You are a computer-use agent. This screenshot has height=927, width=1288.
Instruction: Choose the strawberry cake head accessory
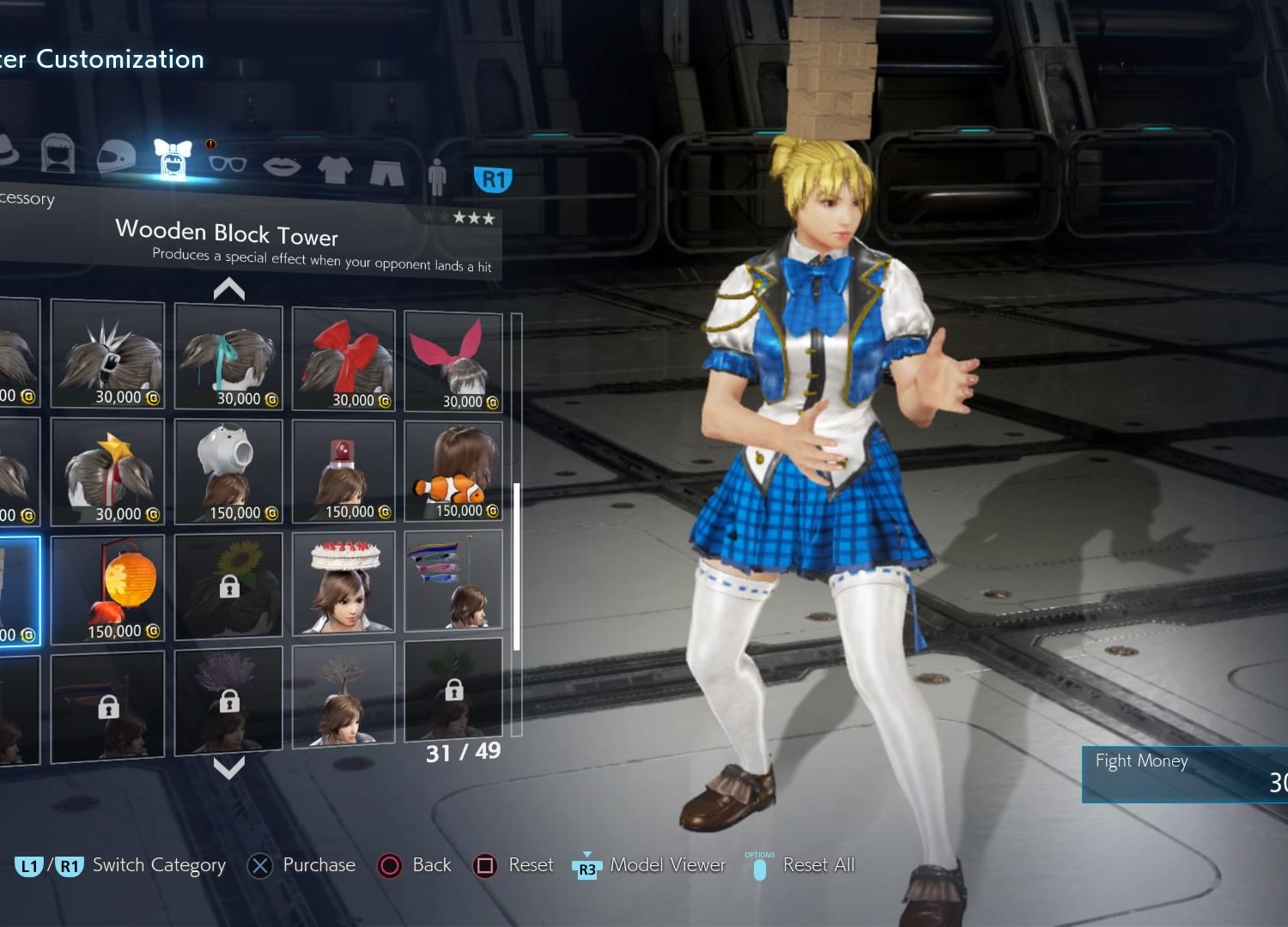[343, 583]
